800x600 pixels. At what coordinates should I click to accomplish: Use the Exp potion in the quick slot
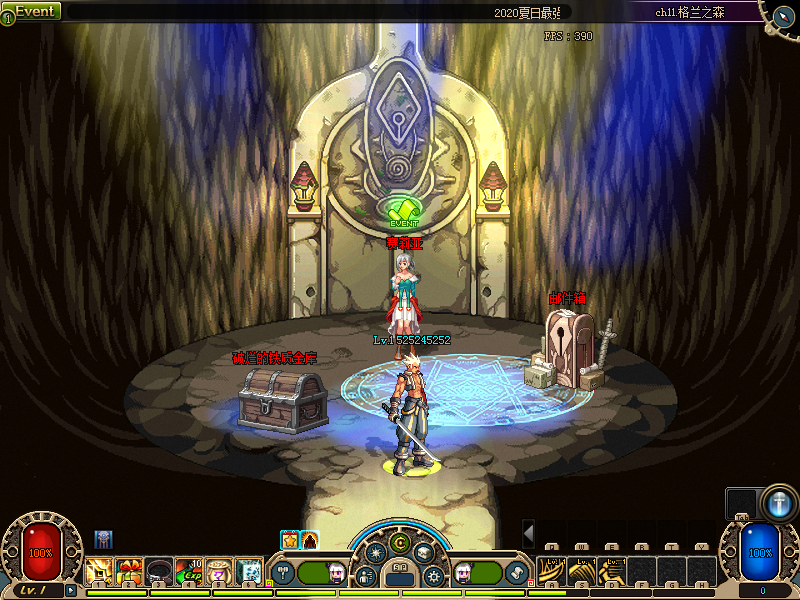pos(189,571)
